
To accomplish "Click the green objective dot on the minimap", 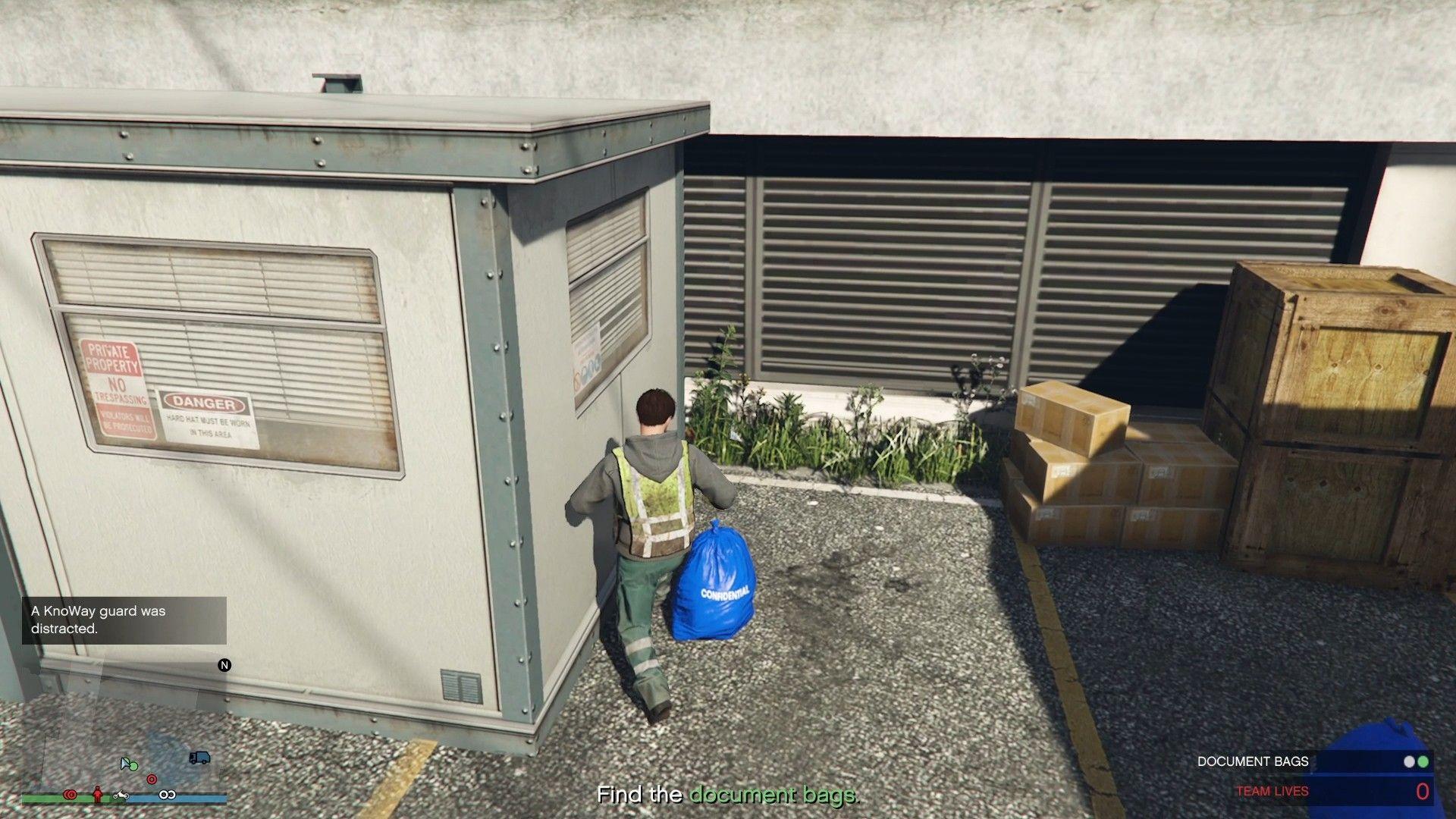I will (x=134, y=767).
